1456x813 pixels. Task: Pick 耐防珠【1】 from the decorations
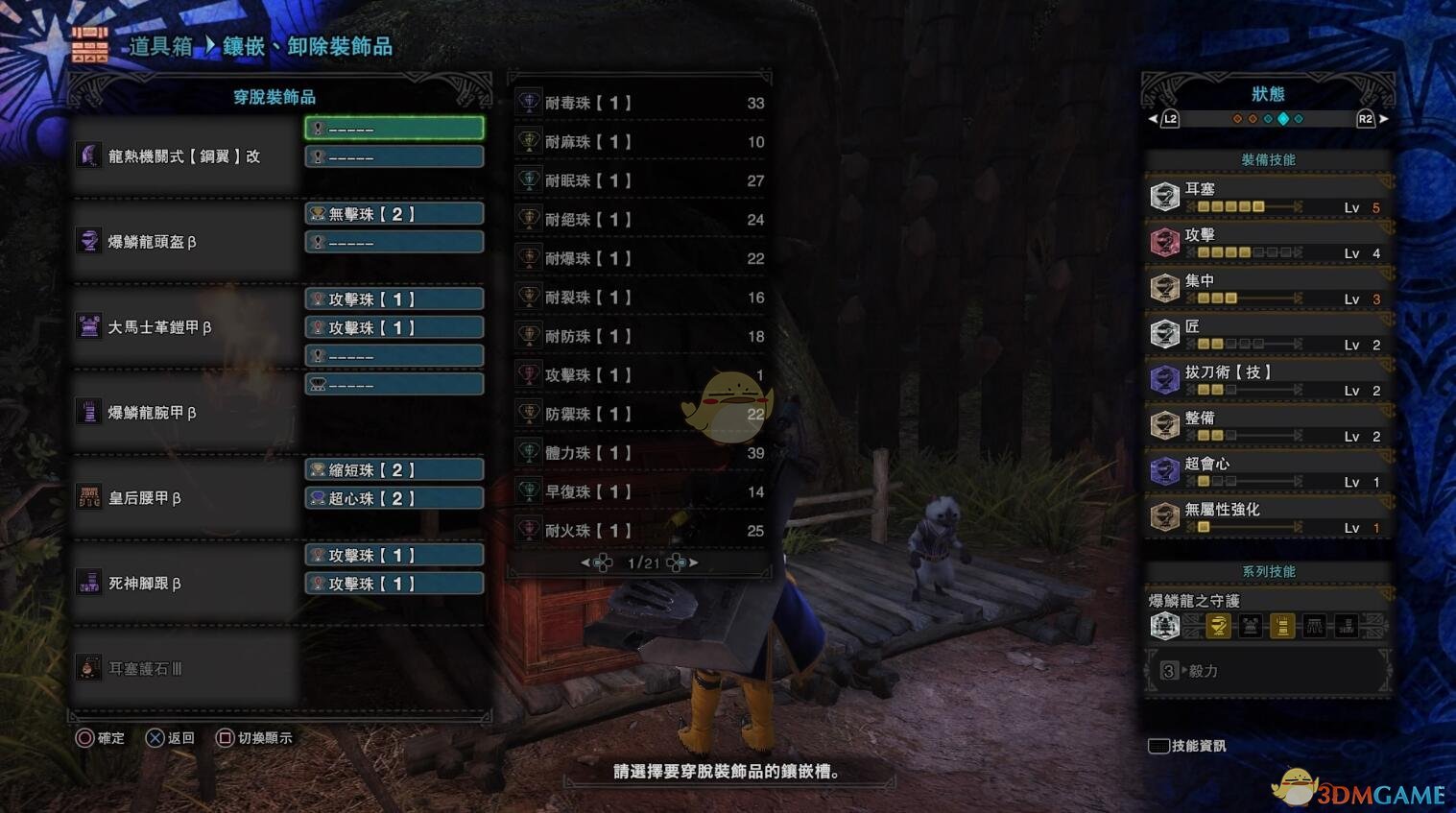(x=639, y=336)
